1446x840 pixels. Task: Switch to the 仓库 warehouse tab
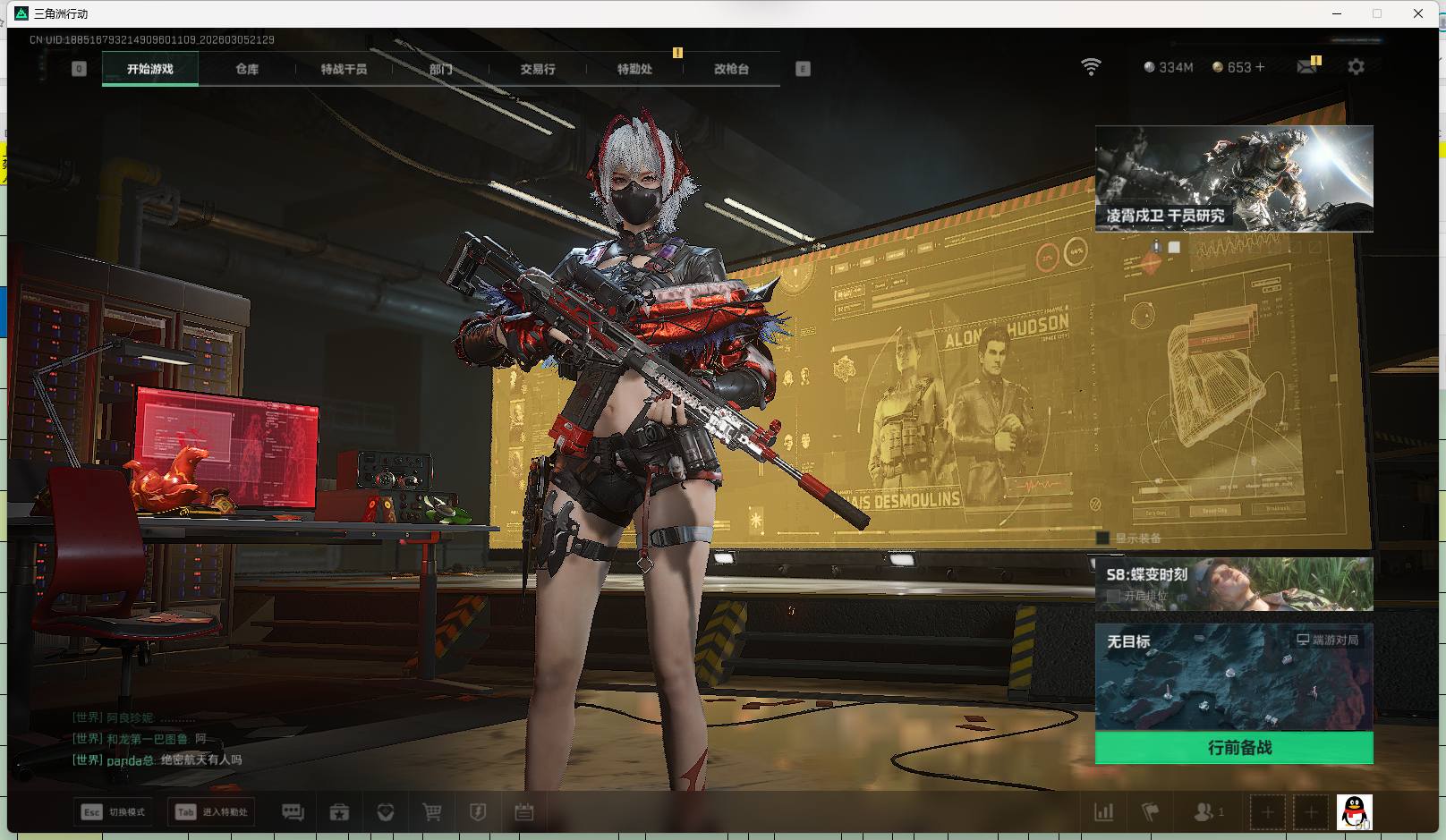click(x=247, y=69)
